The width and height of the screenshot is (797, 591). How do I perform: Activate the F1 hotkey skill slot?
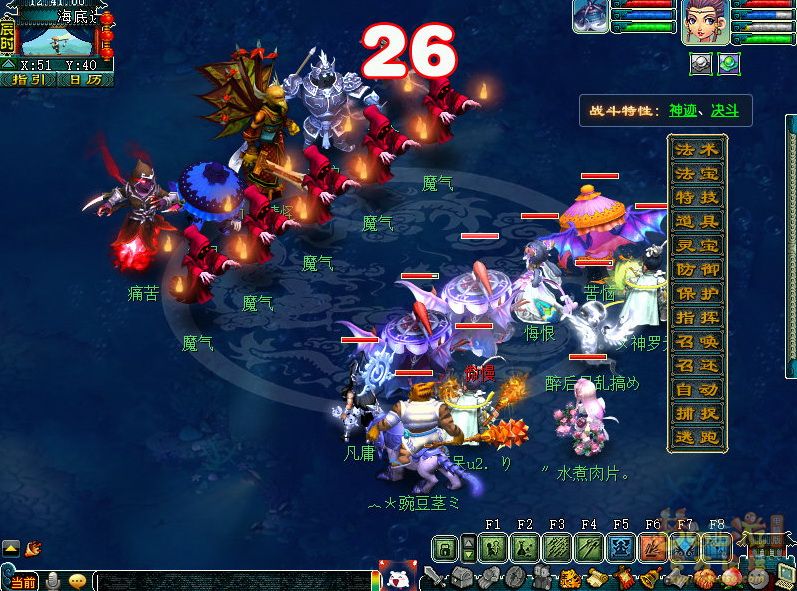492,548
